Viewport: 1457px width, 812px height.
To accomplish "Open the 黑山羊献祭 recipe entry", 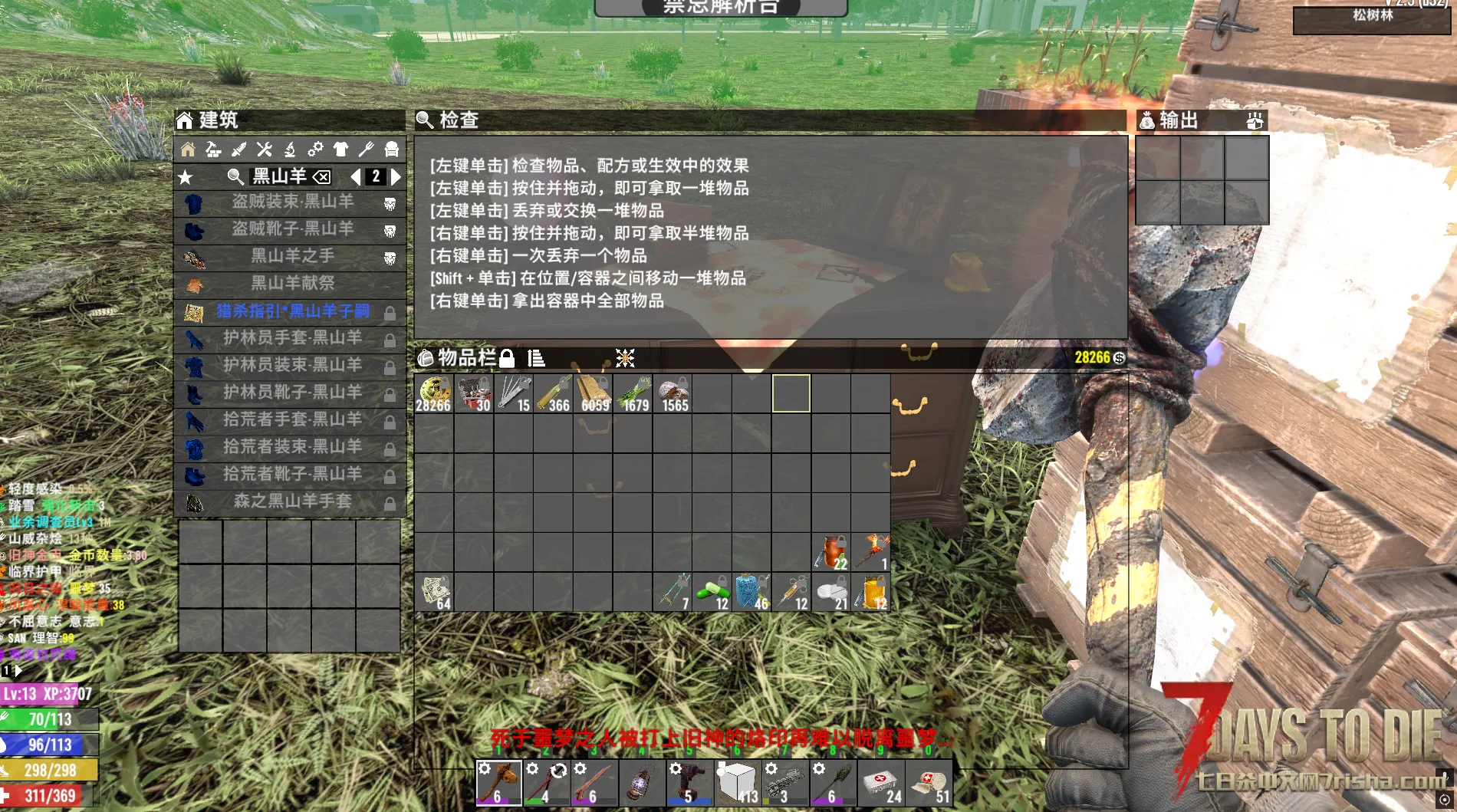I will [x=291, y=283].
